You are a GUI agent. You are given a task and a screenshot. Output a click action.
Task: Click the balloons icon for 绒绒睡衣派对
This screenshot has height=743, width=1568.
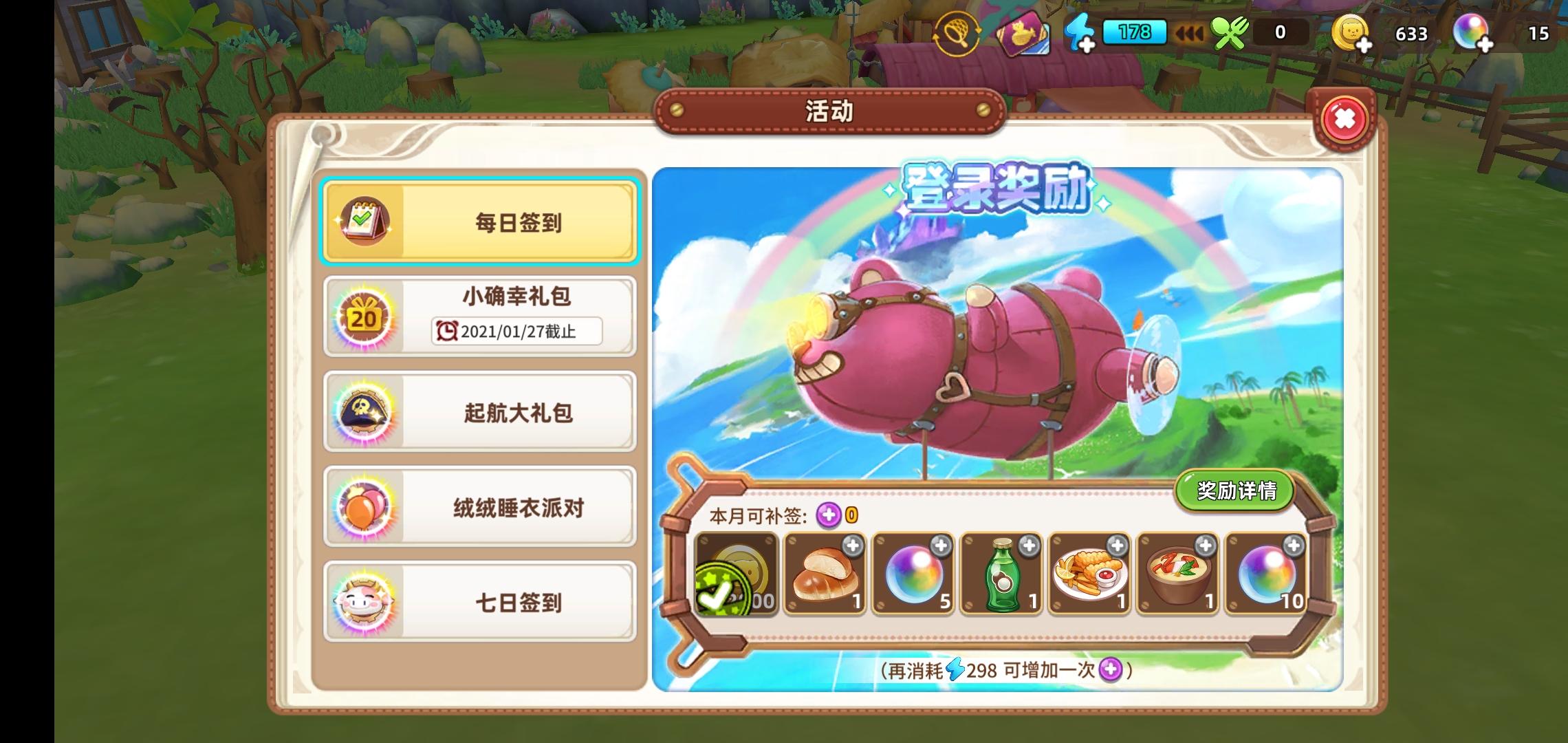[363, 506]
